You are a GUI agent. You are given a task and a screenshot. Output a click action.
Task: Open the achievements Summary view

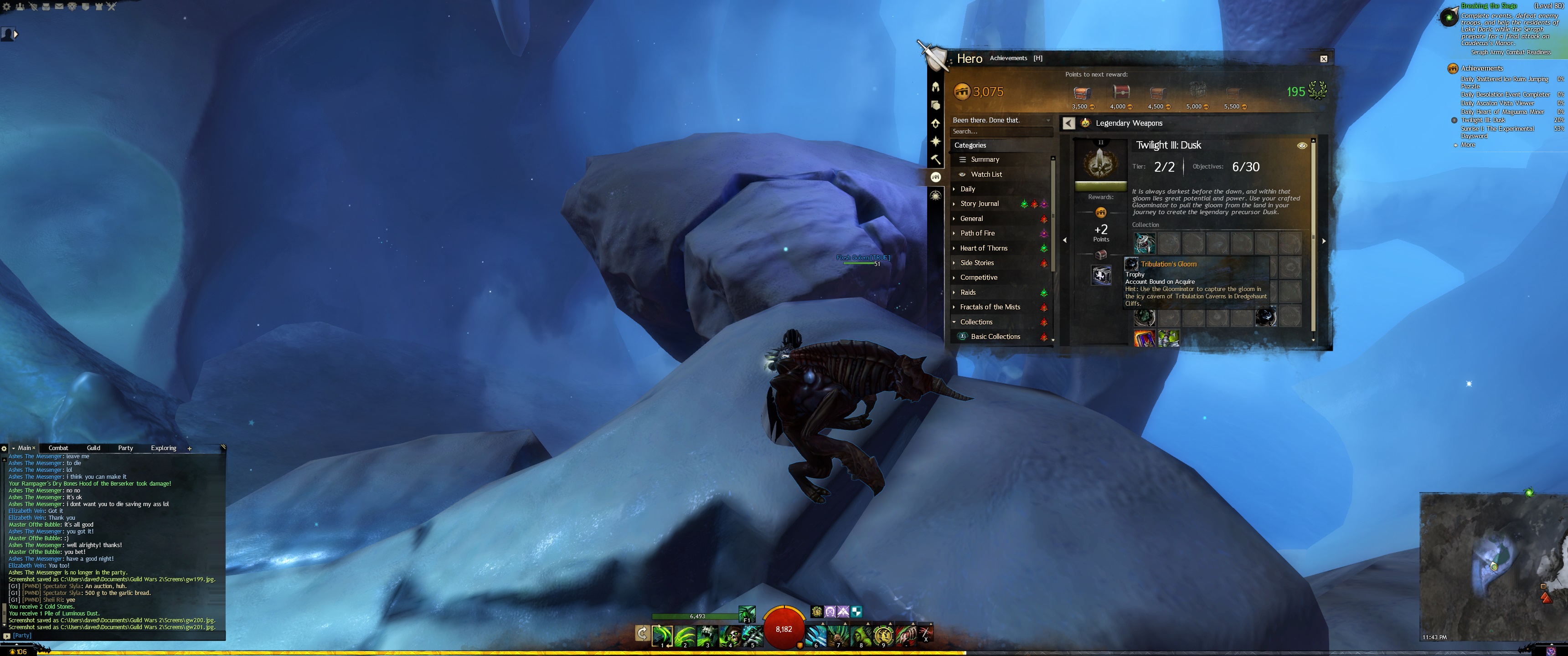coord(985,159)
